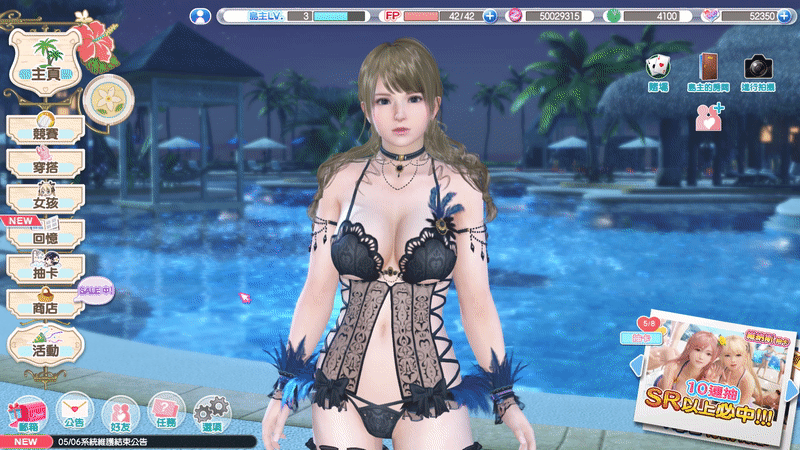The image size is (800, 450).
Task: Open the 選項 options gears
Action: (x=211, y=412)
